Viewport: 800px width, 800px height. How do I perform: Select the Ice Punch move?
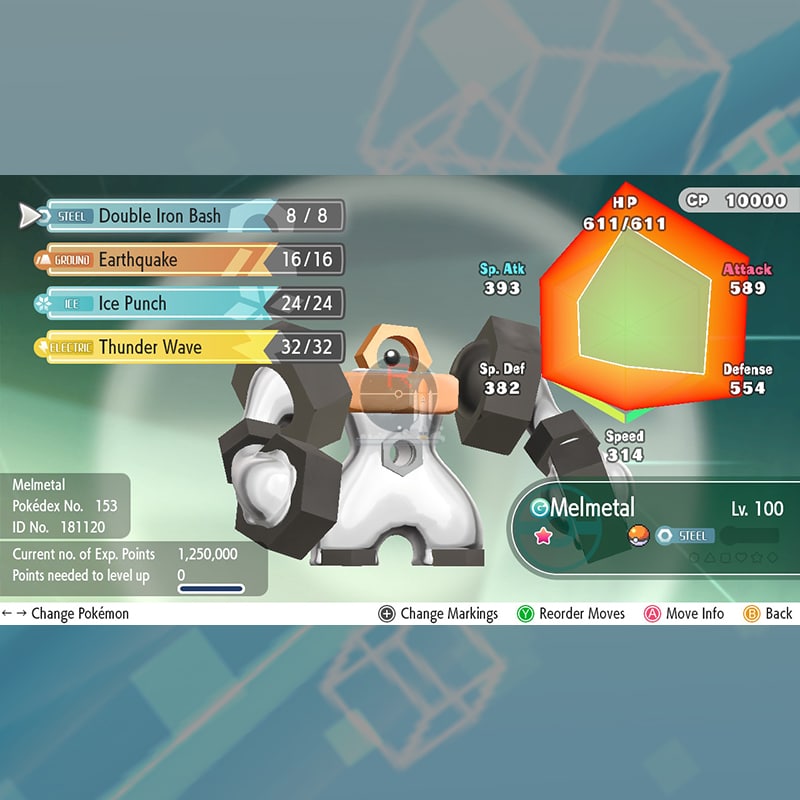(x=160, y=303)
